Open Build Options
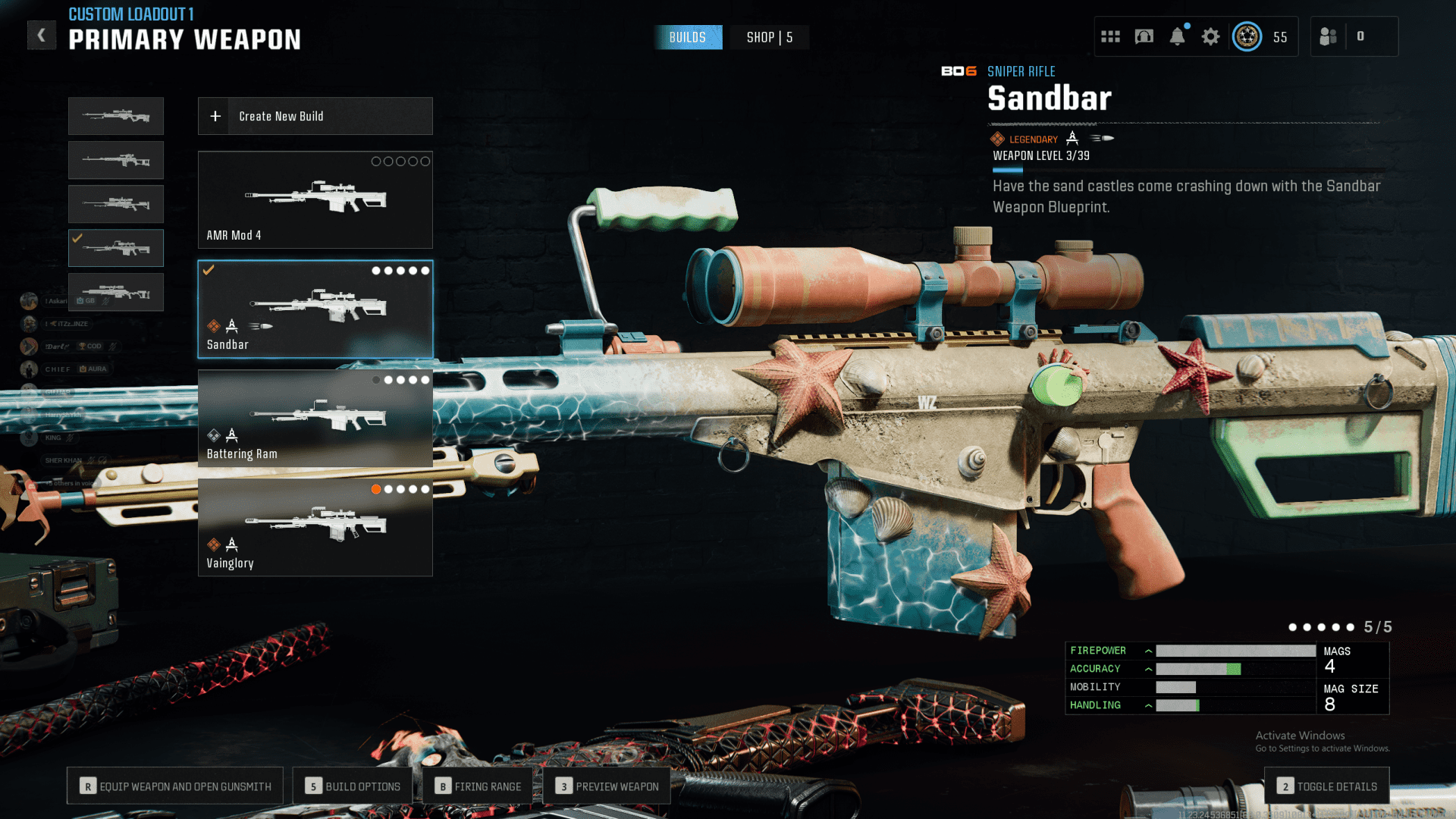This screenshot has height=819, width=1456. tap(353, 786)
